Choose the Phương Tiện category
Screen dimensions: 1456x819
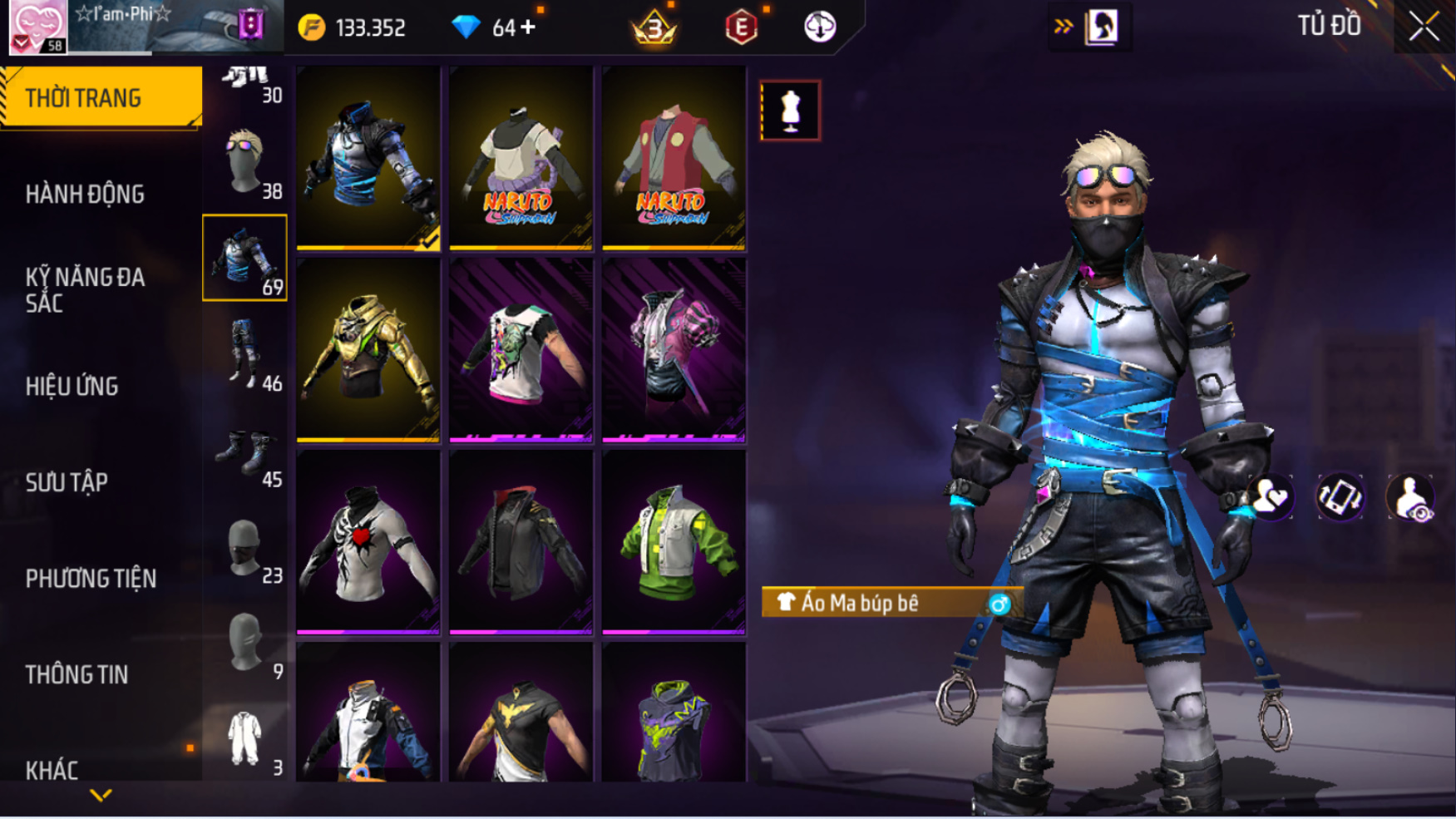point(91,579)
